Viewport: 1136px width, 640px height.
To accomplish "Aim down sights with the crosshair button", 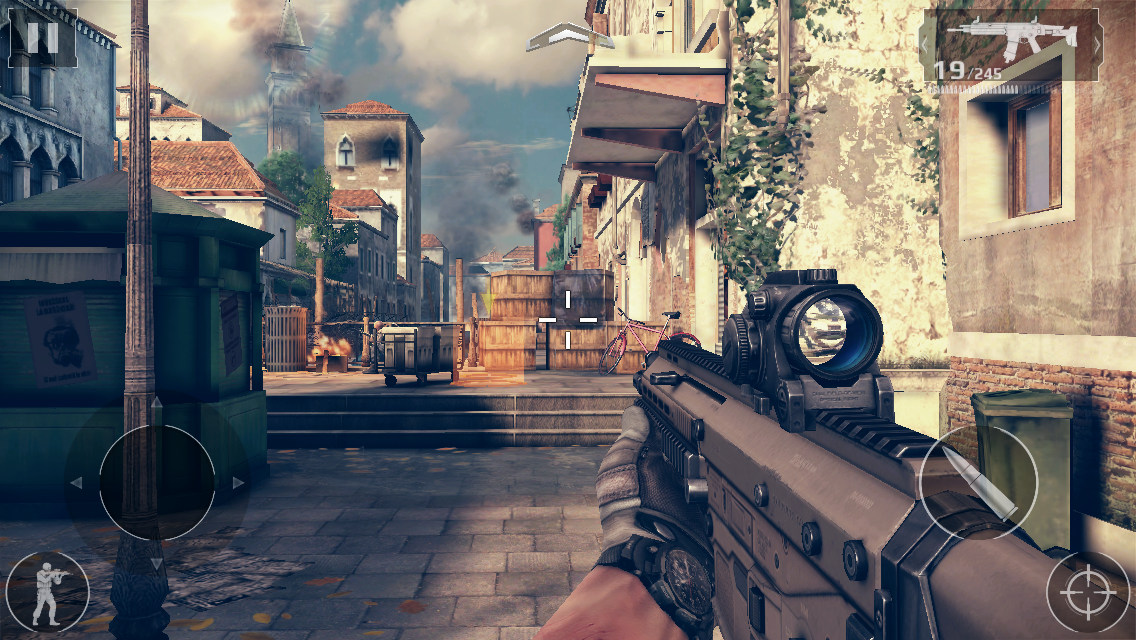I will 1088,592.
